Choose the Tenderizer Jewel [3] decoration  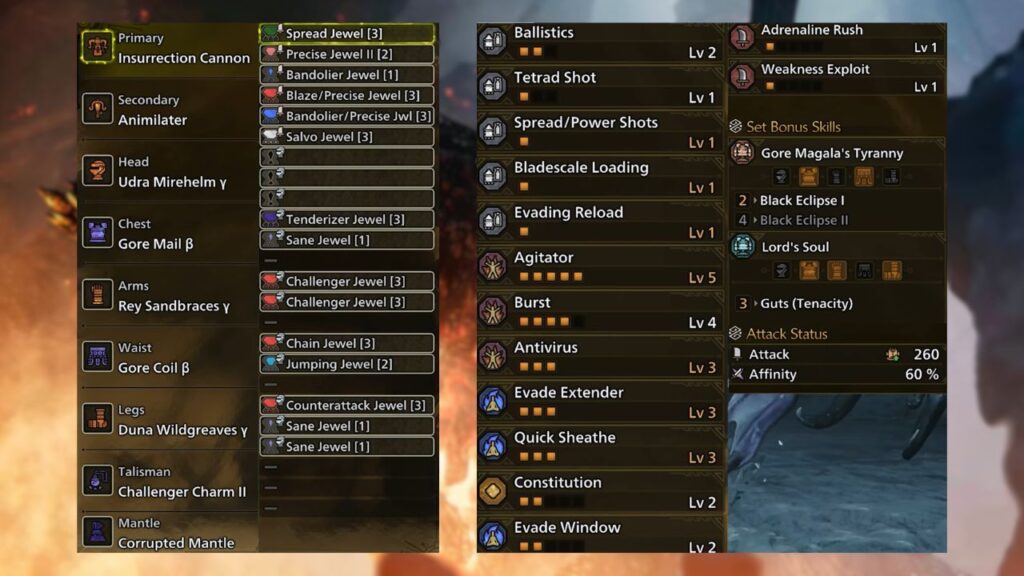(346, 219)
